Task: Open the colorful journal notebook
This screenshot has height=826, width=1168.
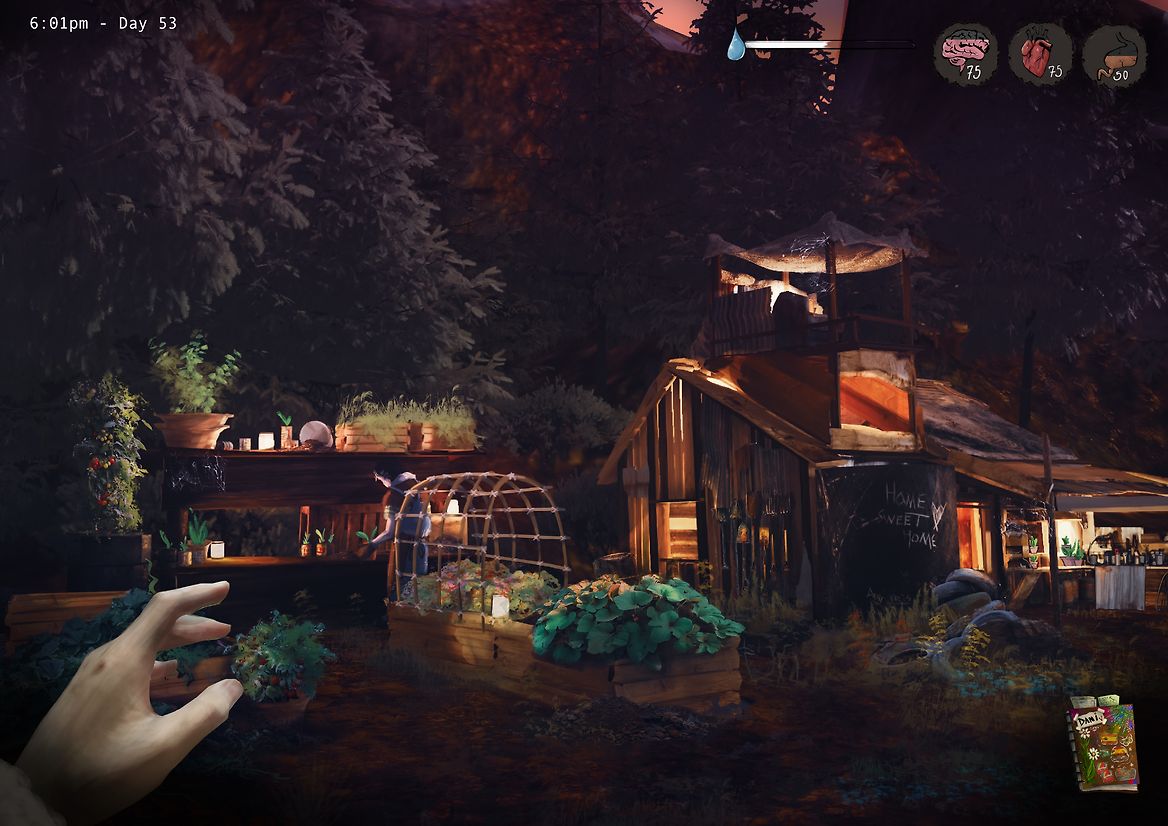Action: pos(1102,744)
